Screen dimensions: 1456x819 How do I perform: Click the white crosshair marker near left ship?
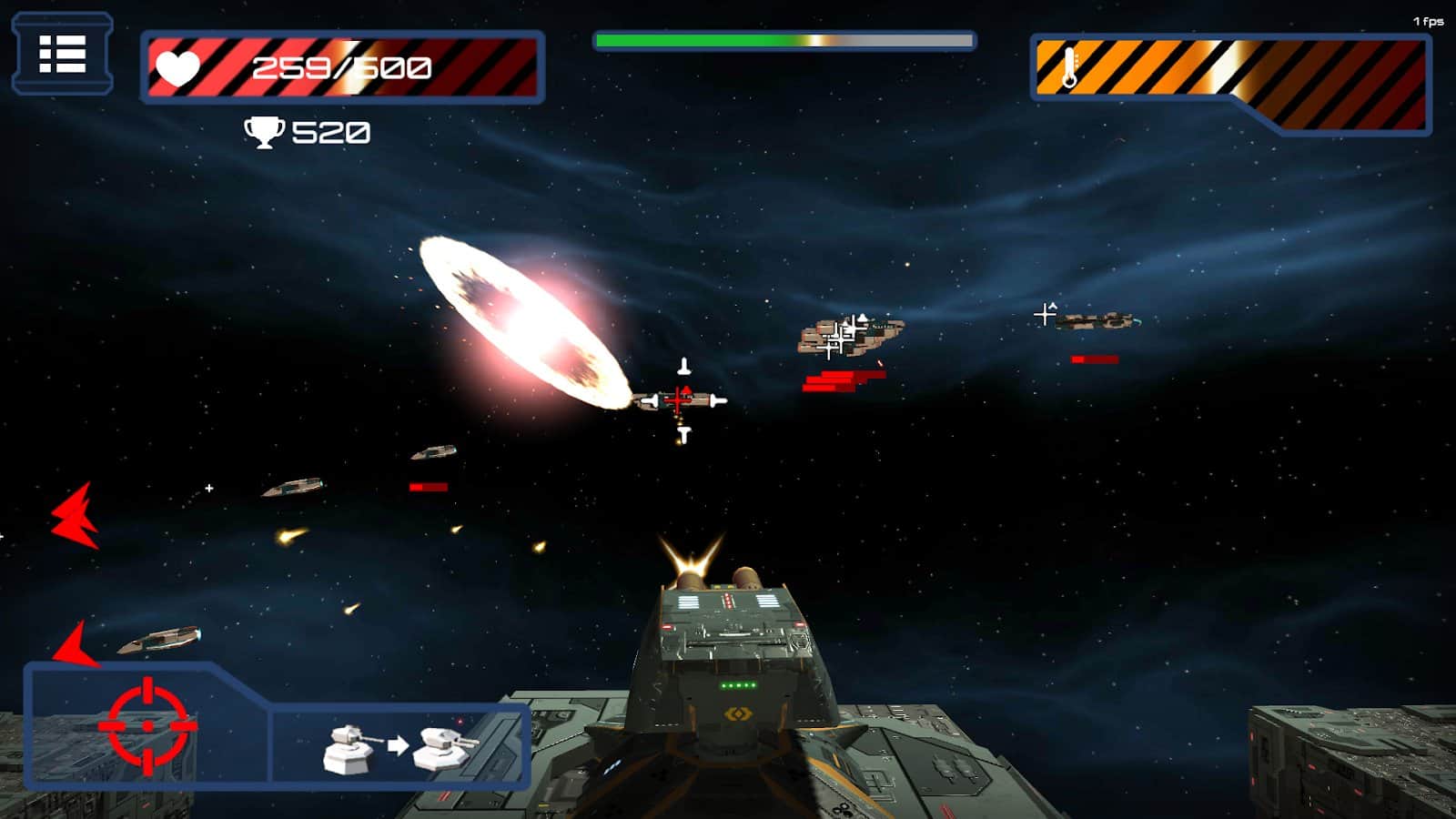210,488
